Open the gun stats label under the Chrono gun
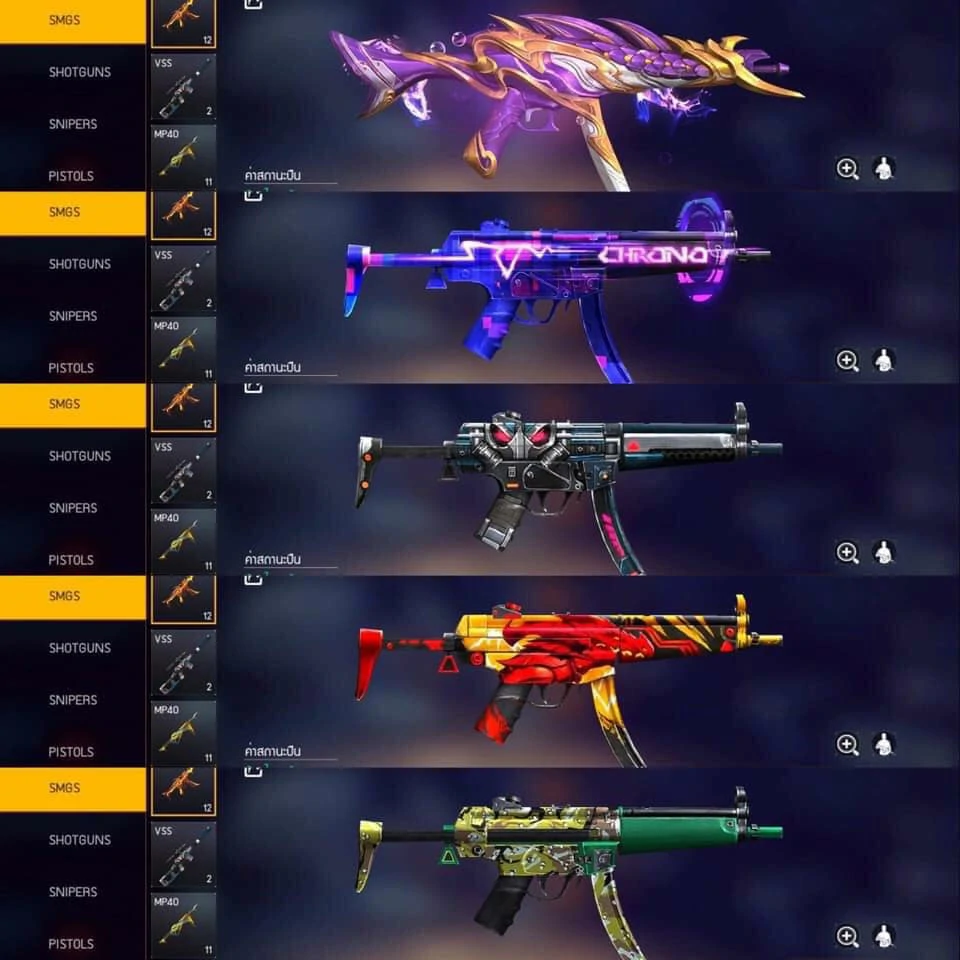The height and width of the screenshot is (960, 960). click(x=273, y=368)
